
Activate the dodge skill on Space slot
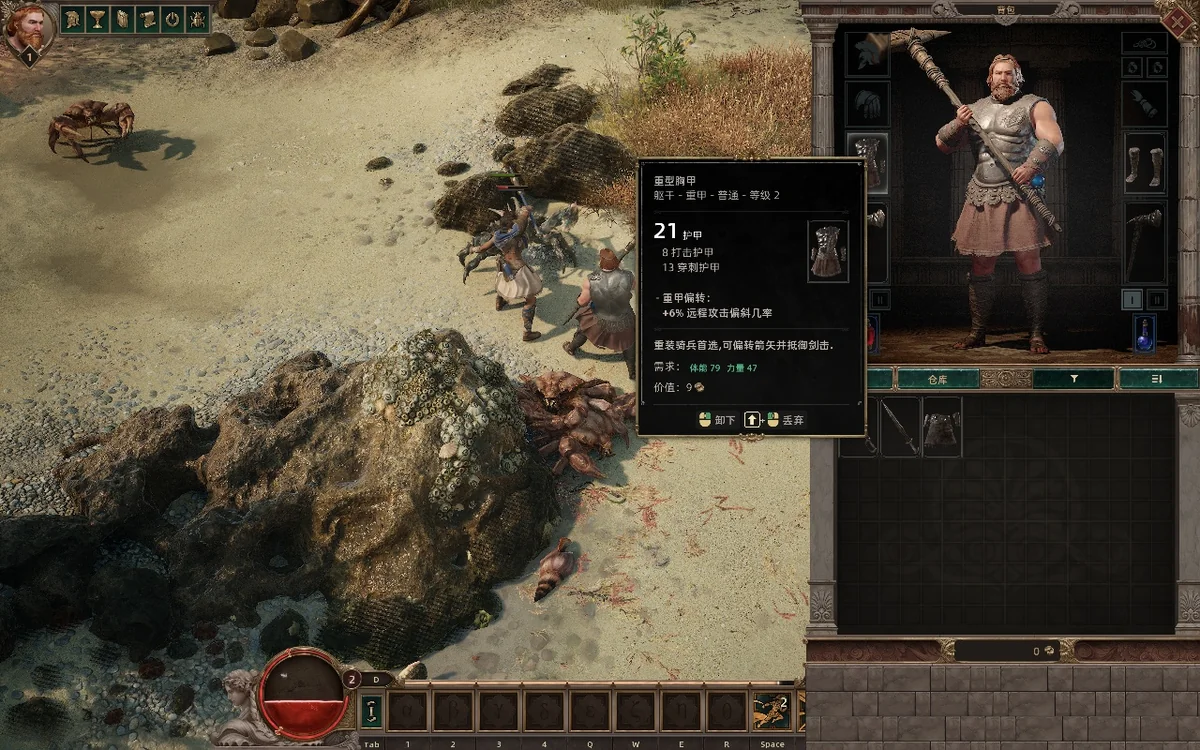tap(771, 711)
